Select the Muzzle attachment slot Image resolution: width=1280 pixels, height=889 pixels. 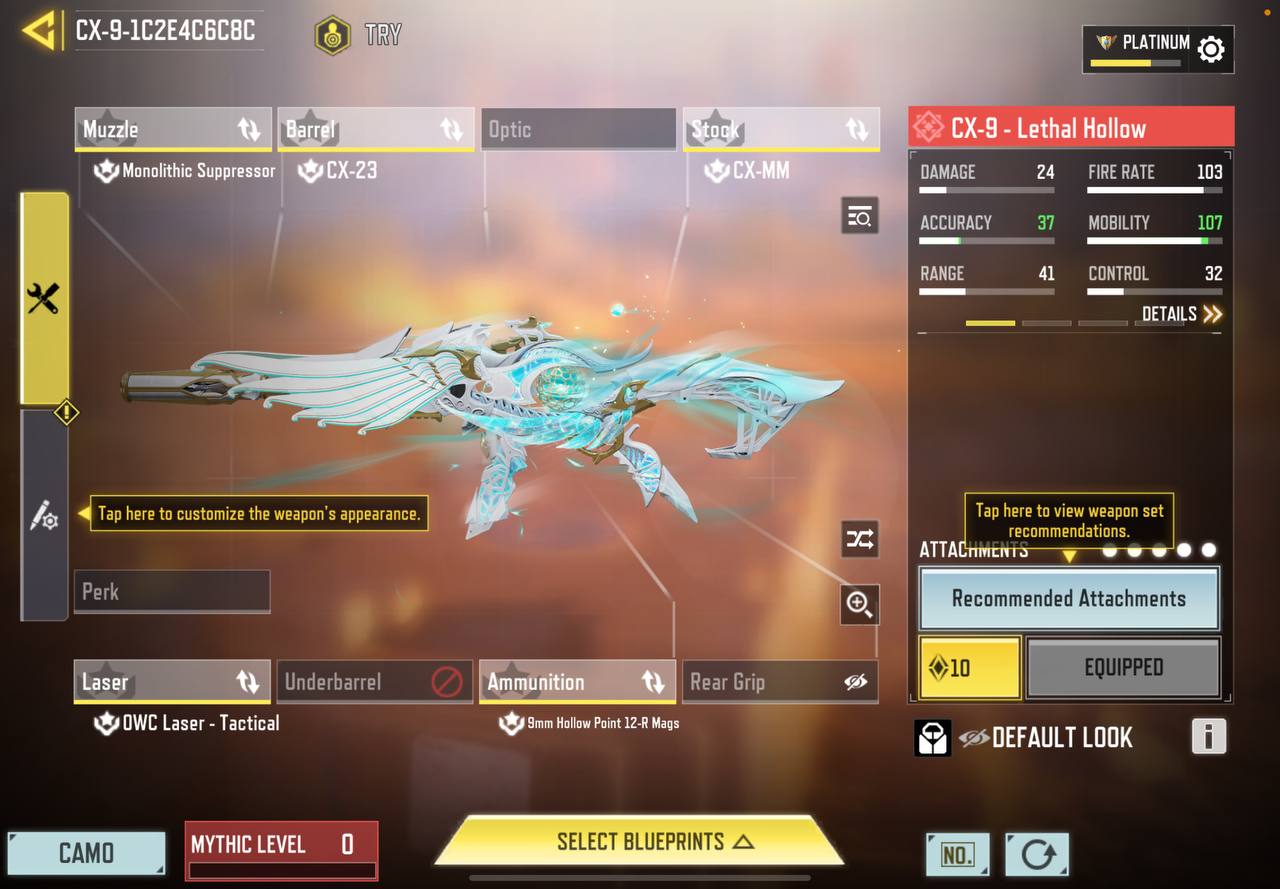pyautogui.click(x=172, y=130)
